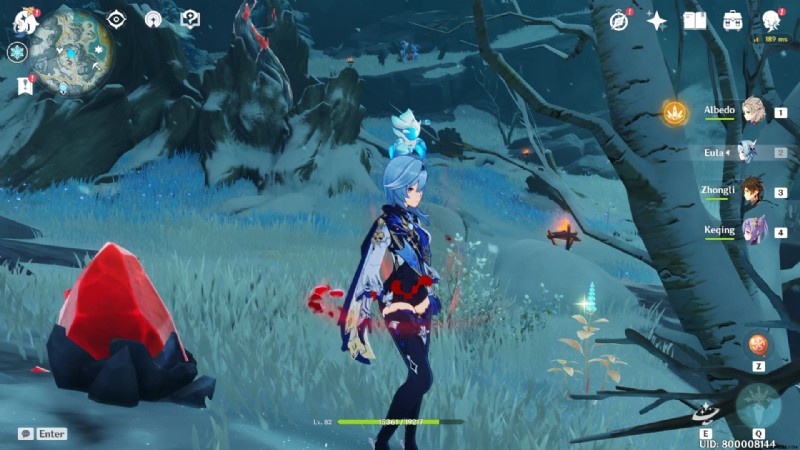Open the Adventurer Handbook compass icon
Screen dimensions: 800x450
pos(620,20)
